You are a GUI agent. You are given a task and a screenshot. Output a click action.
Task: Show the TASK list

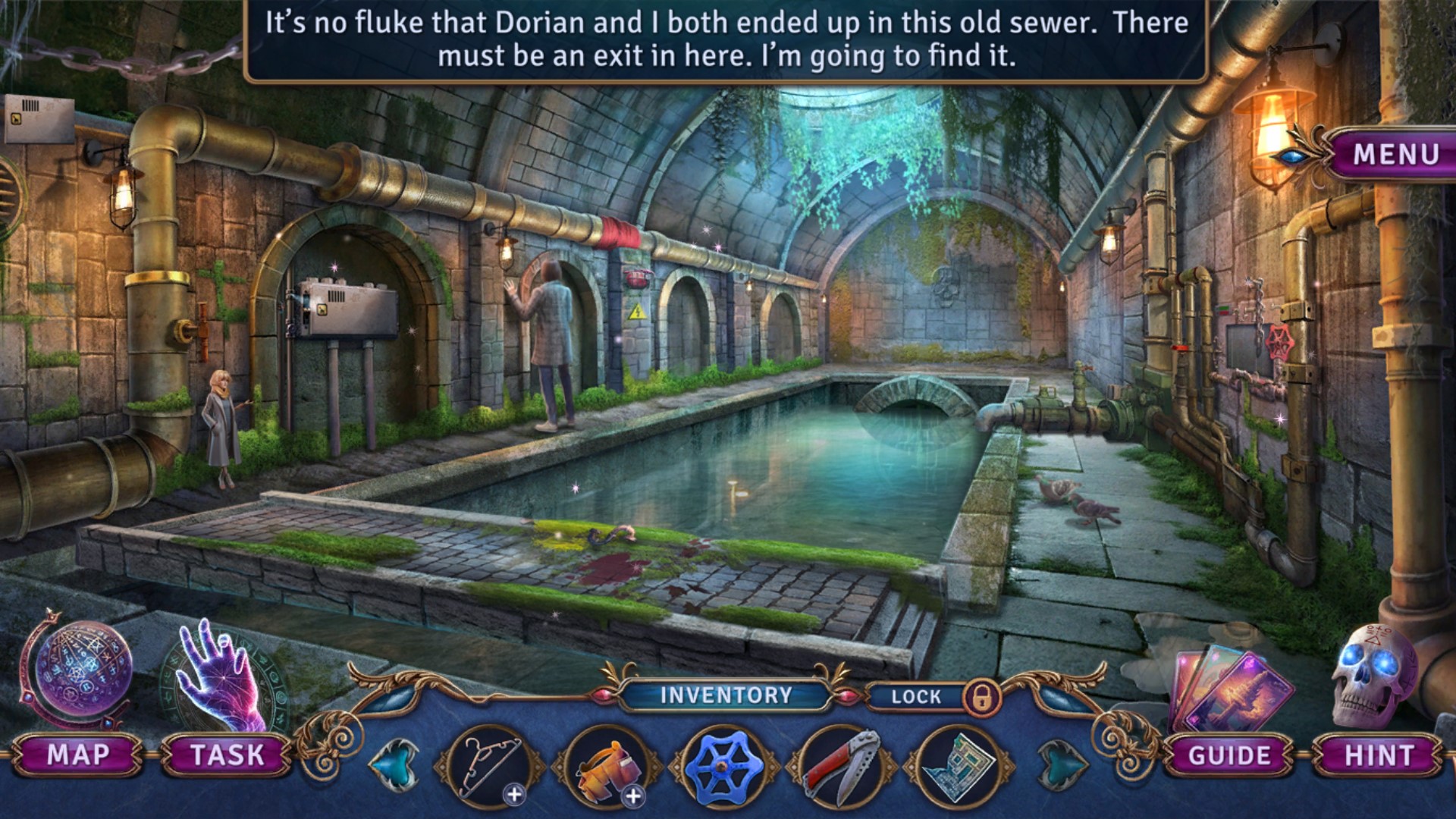point(227,755)
